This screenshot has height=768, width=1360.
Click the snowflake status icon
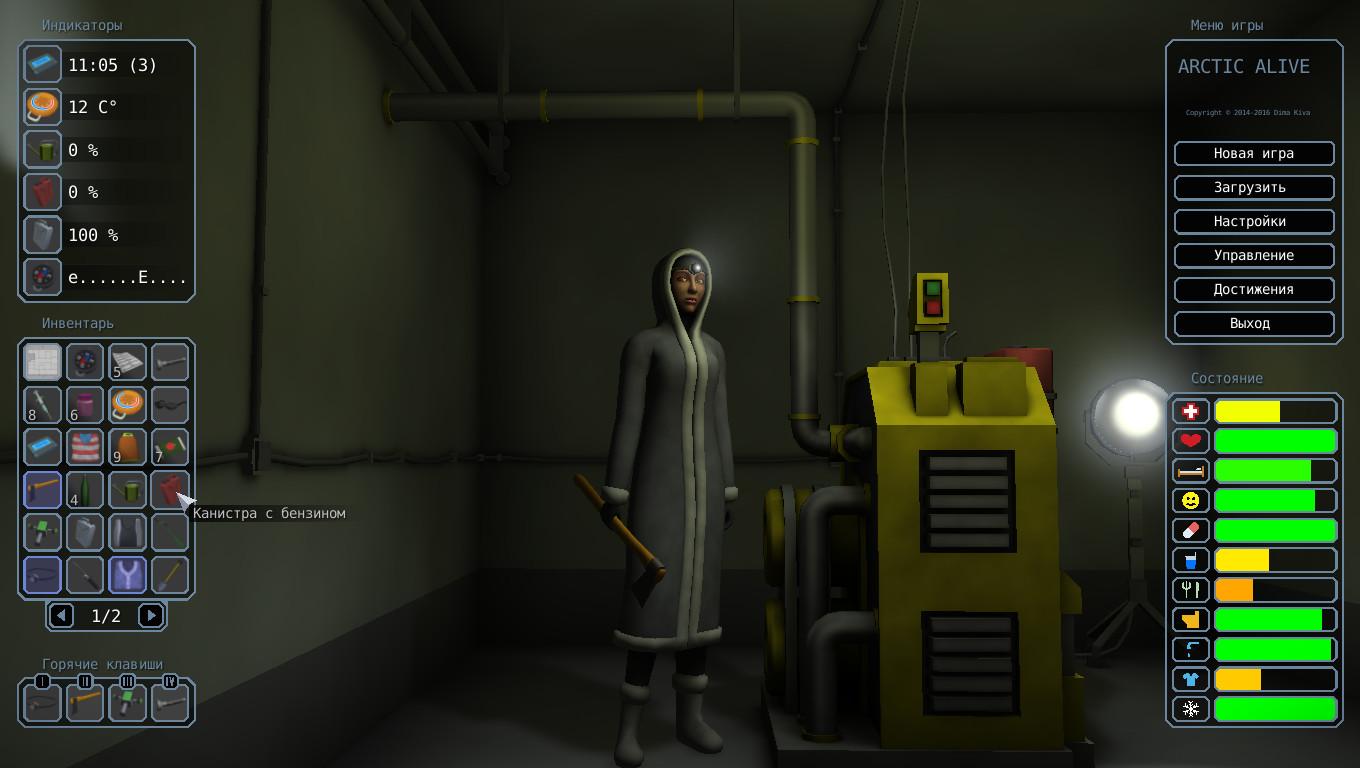[x=1191, y=709]
